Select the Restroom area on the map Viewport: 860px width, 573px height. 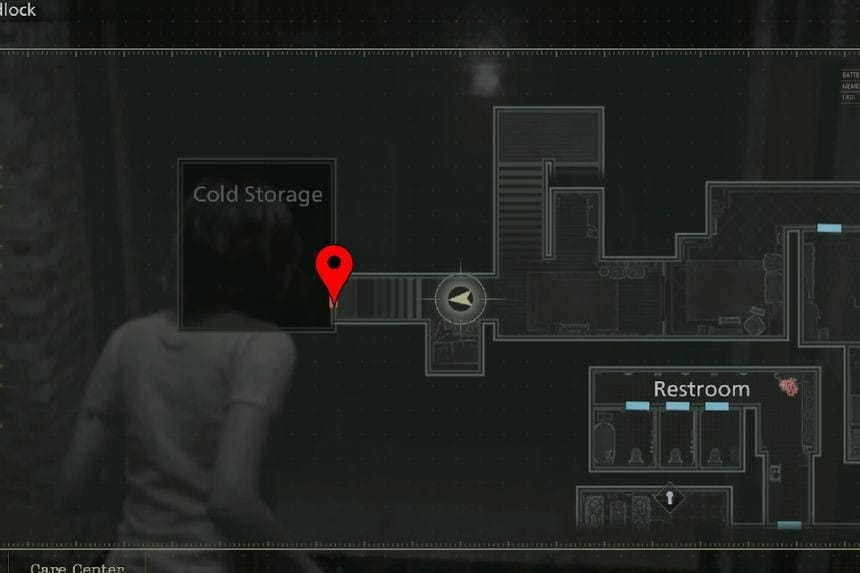[x=701, y=389]
